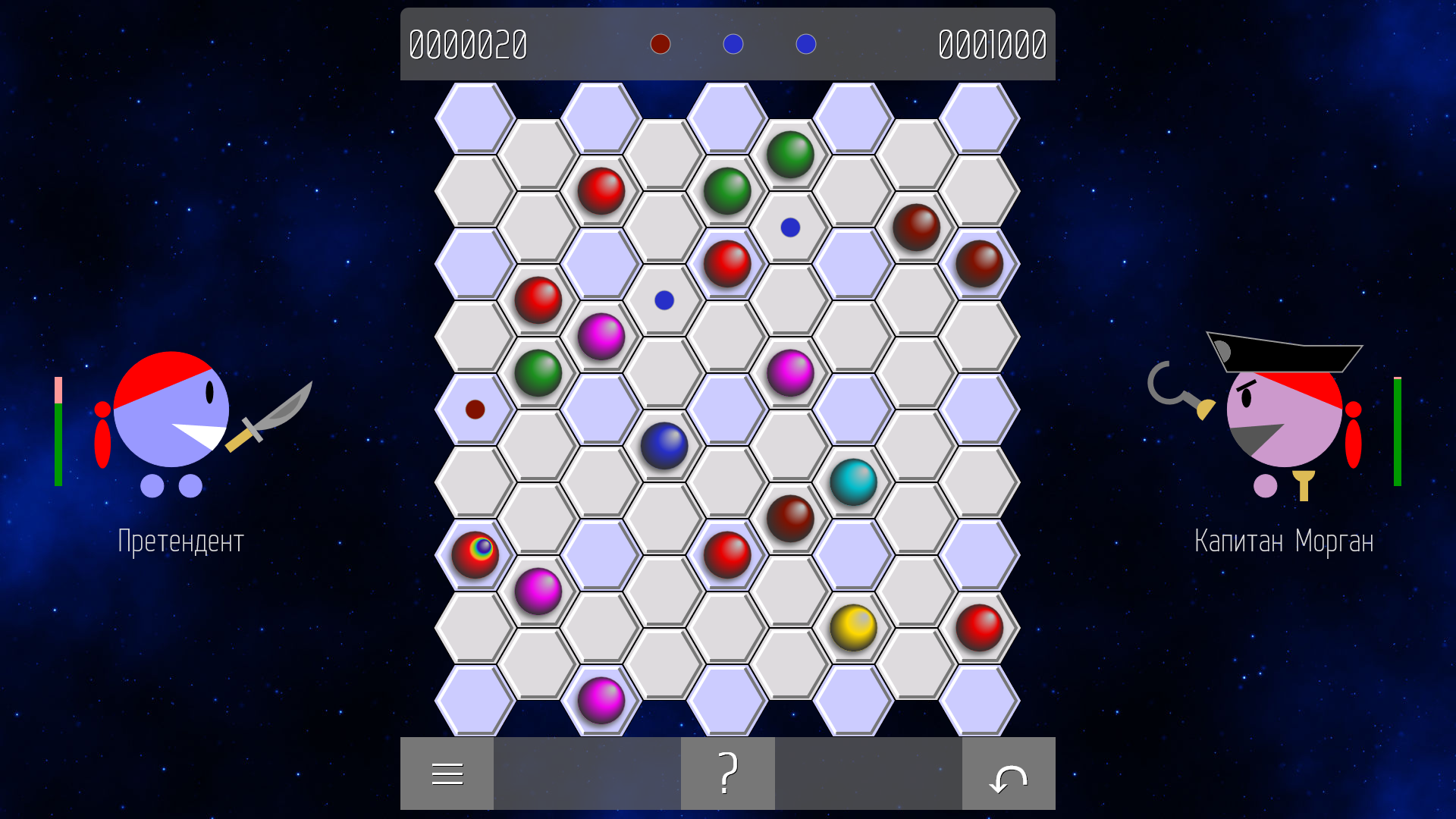The image size is (1456, 819).
Task: Click the score counter showing 0000020
Action: tap(468, 44)
